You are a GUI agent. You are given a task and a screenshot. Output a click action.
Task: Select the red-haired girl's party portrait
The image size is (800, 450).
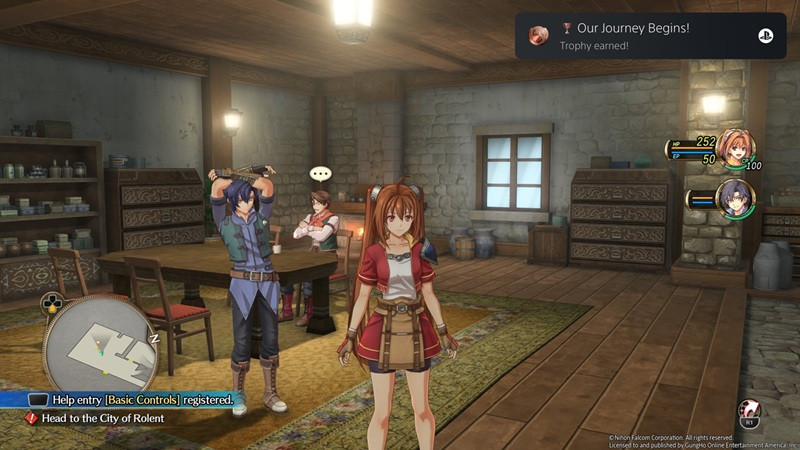tap(736, 149)
